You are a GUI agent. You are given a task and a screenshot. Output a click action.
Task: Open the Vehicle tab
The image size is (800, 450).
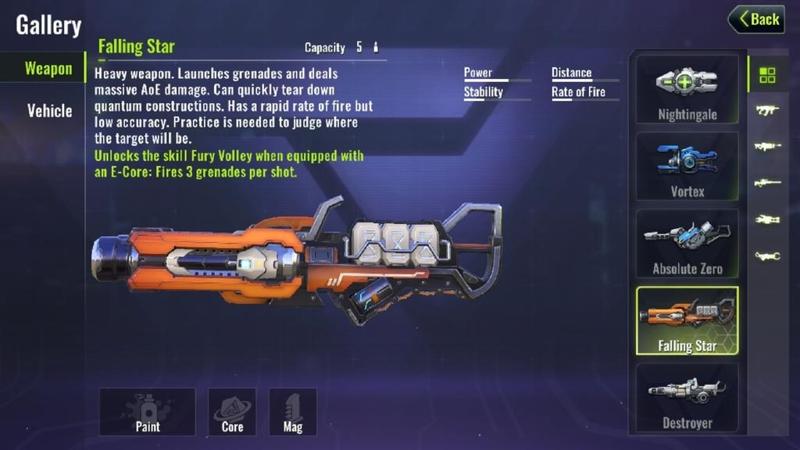49,110
